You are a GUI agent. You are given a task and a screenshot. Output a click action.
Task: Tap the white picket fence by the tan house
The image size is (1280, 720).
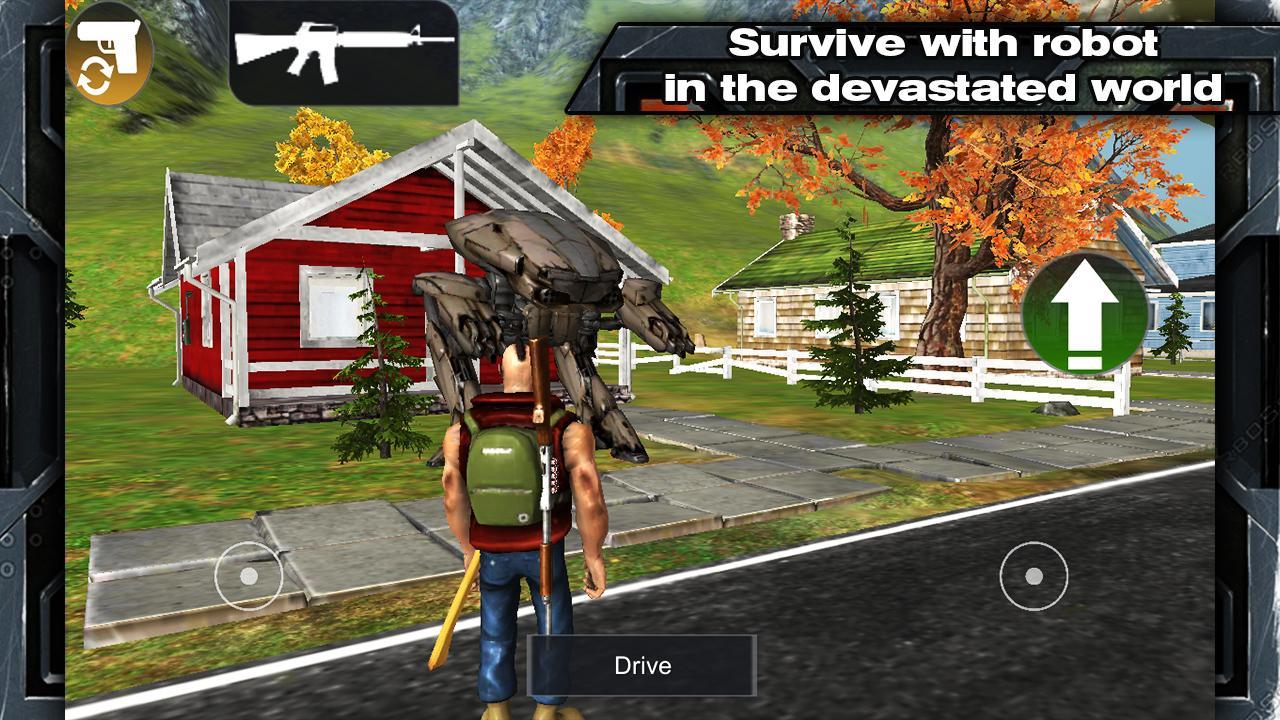tap(790, 365)
